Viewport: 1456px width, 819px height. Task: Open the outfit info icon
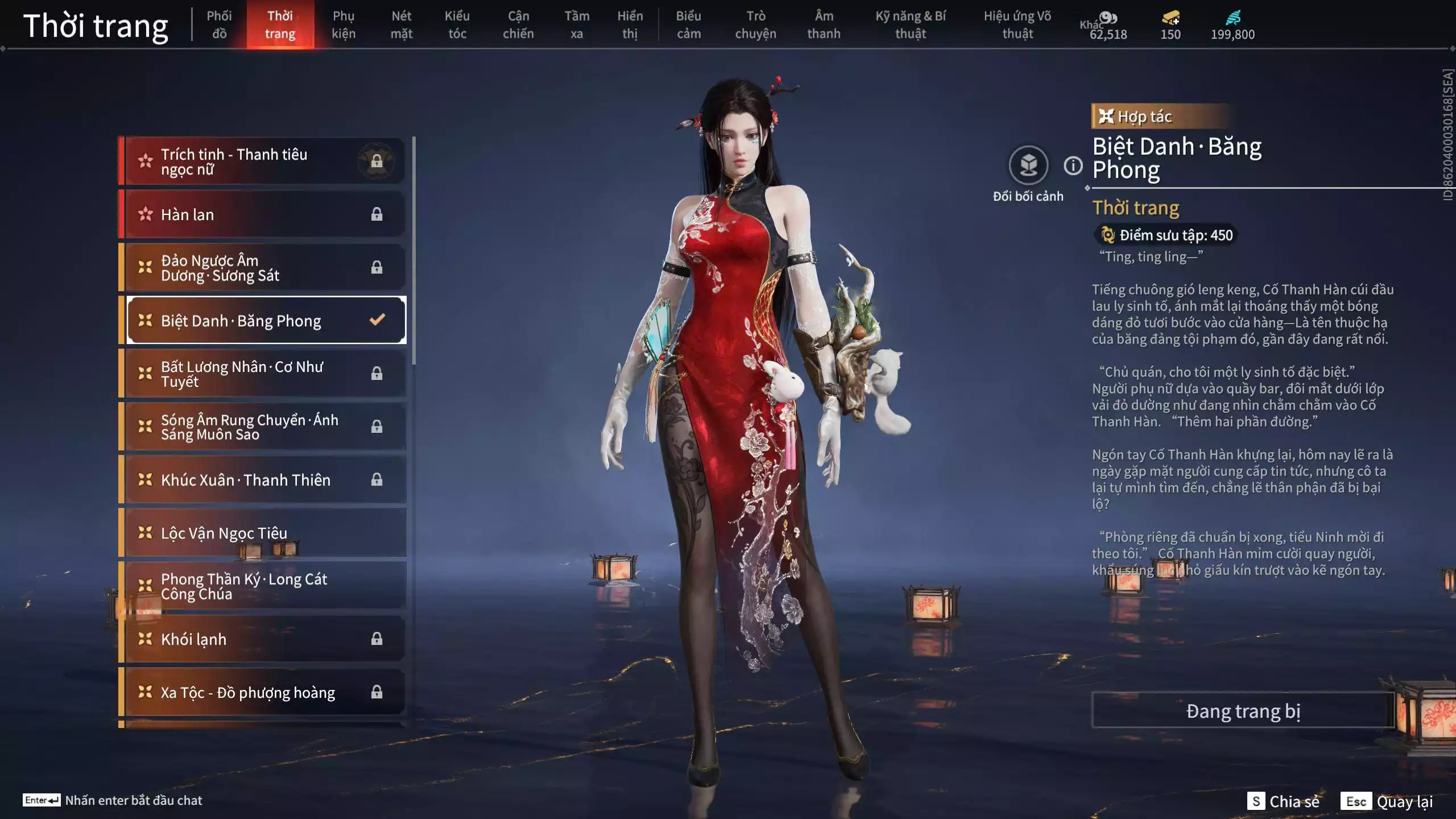(1073, 166)
